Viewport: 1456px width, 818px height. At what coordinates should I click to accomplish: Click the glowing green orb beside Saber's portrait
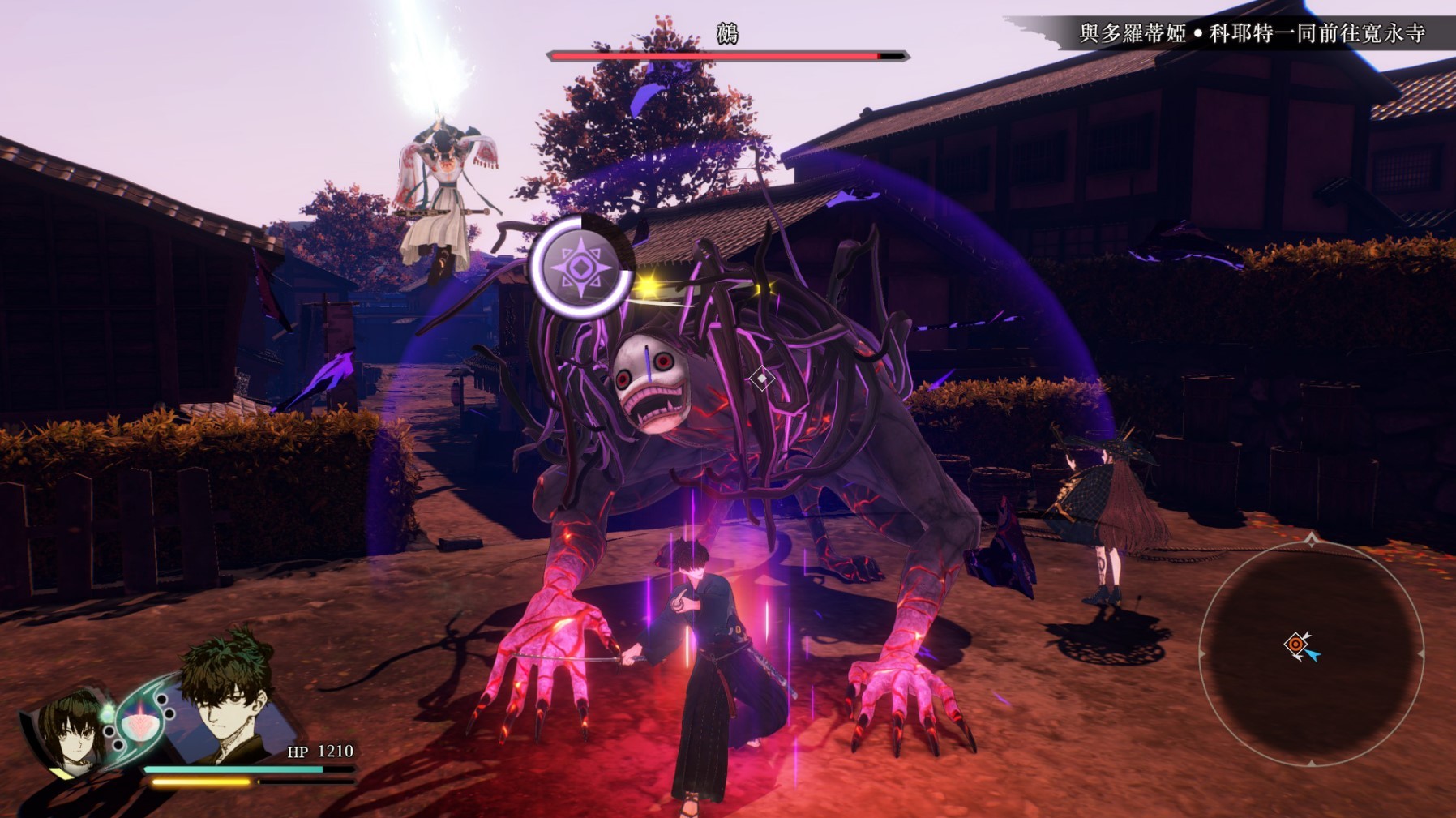coord(106,714)
